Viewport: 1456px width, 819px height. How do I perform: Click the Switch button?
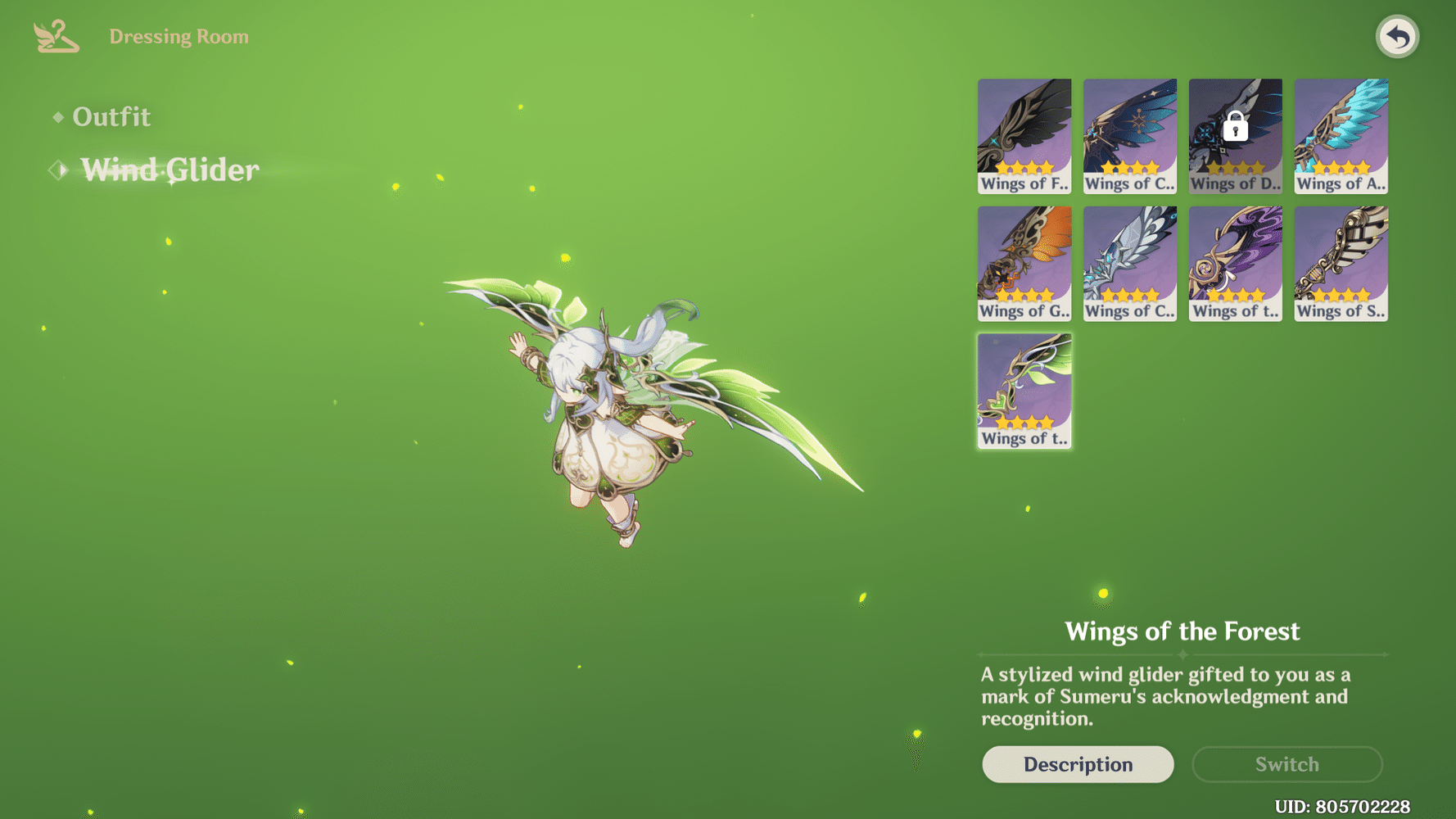click(x=1287, y=764)
